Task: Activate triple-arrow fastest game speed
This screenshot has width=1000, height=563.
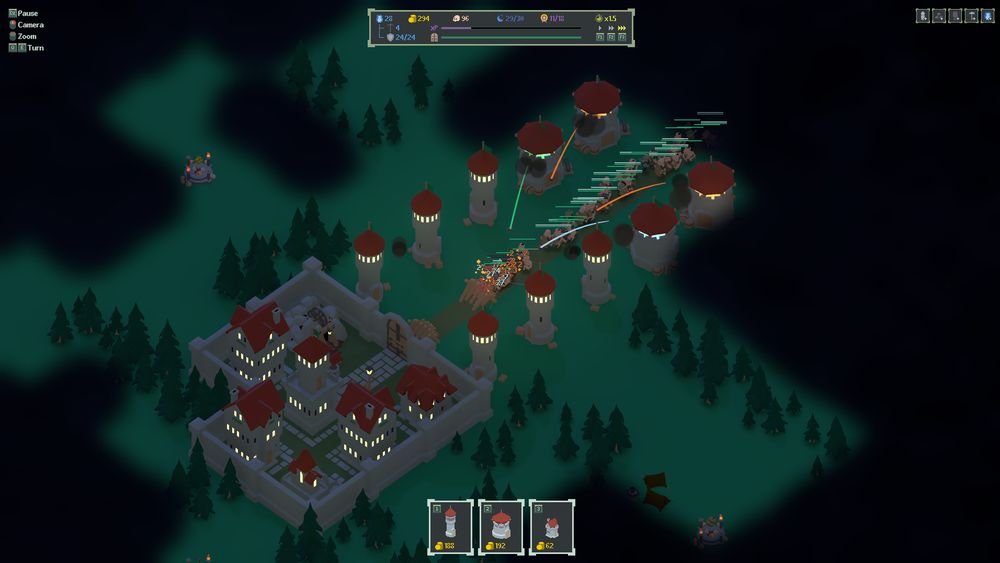Action: (622, 28)
